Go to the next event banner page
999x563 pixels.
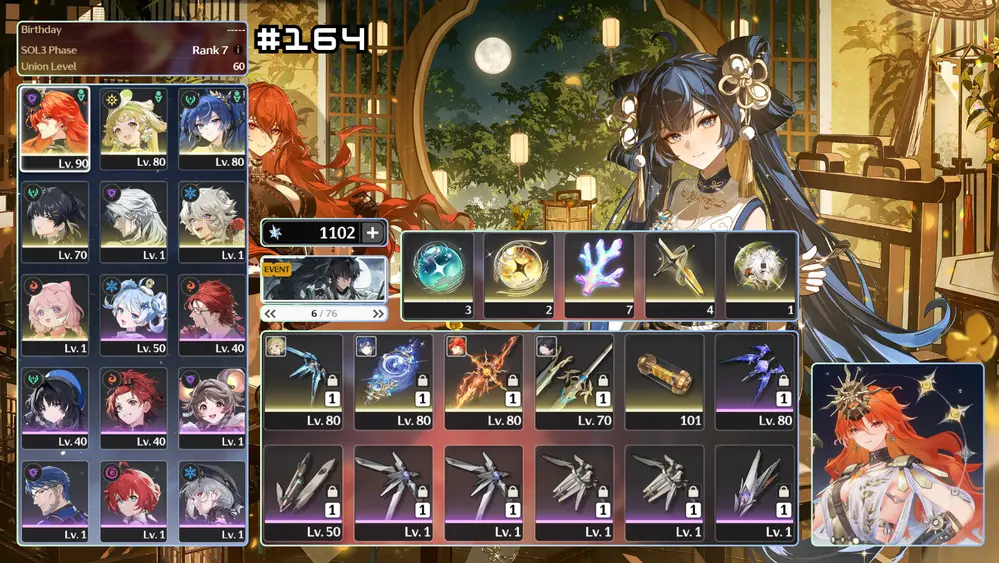click(x=378, y=313)
